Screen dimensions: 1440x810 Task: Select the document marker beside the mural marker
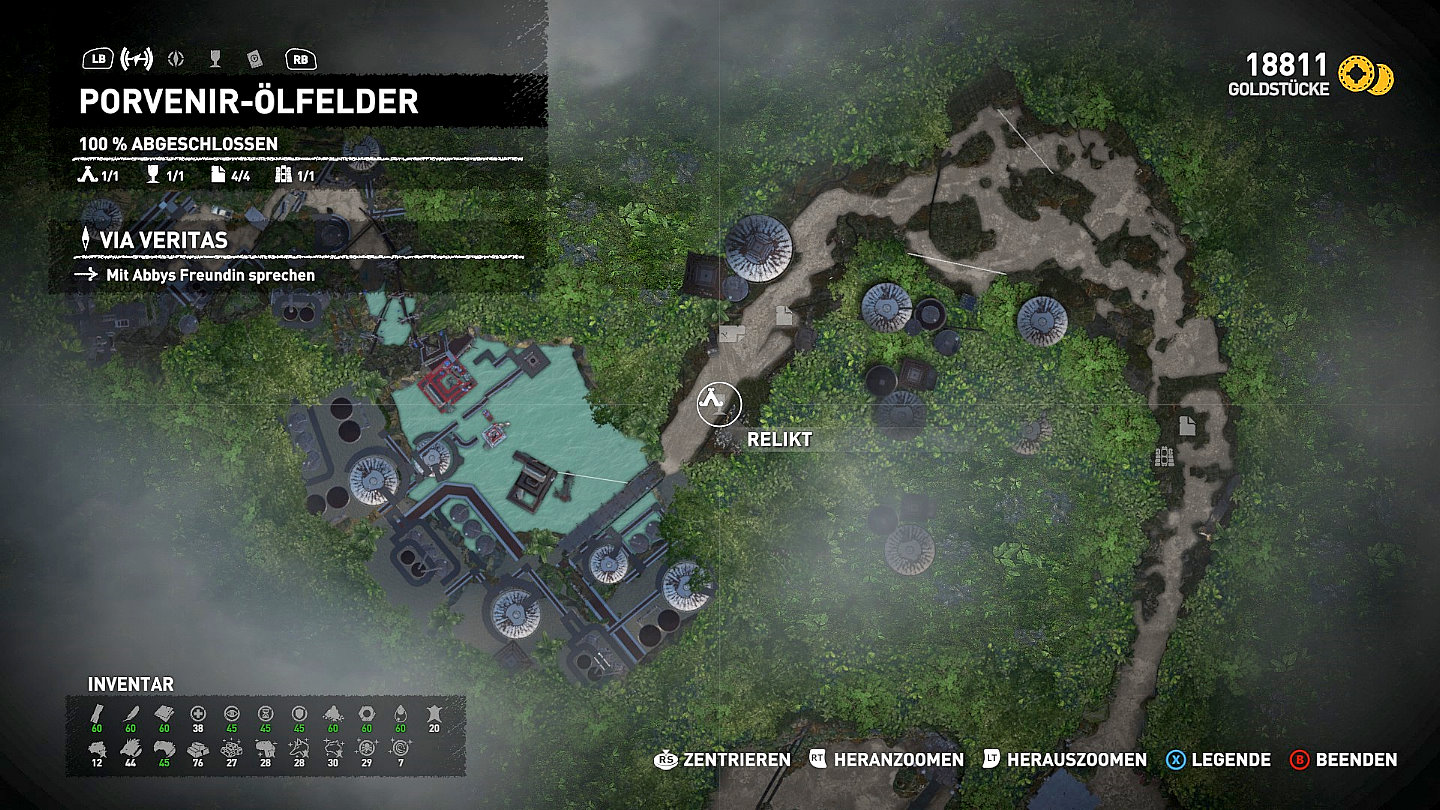click(1186, 425)
